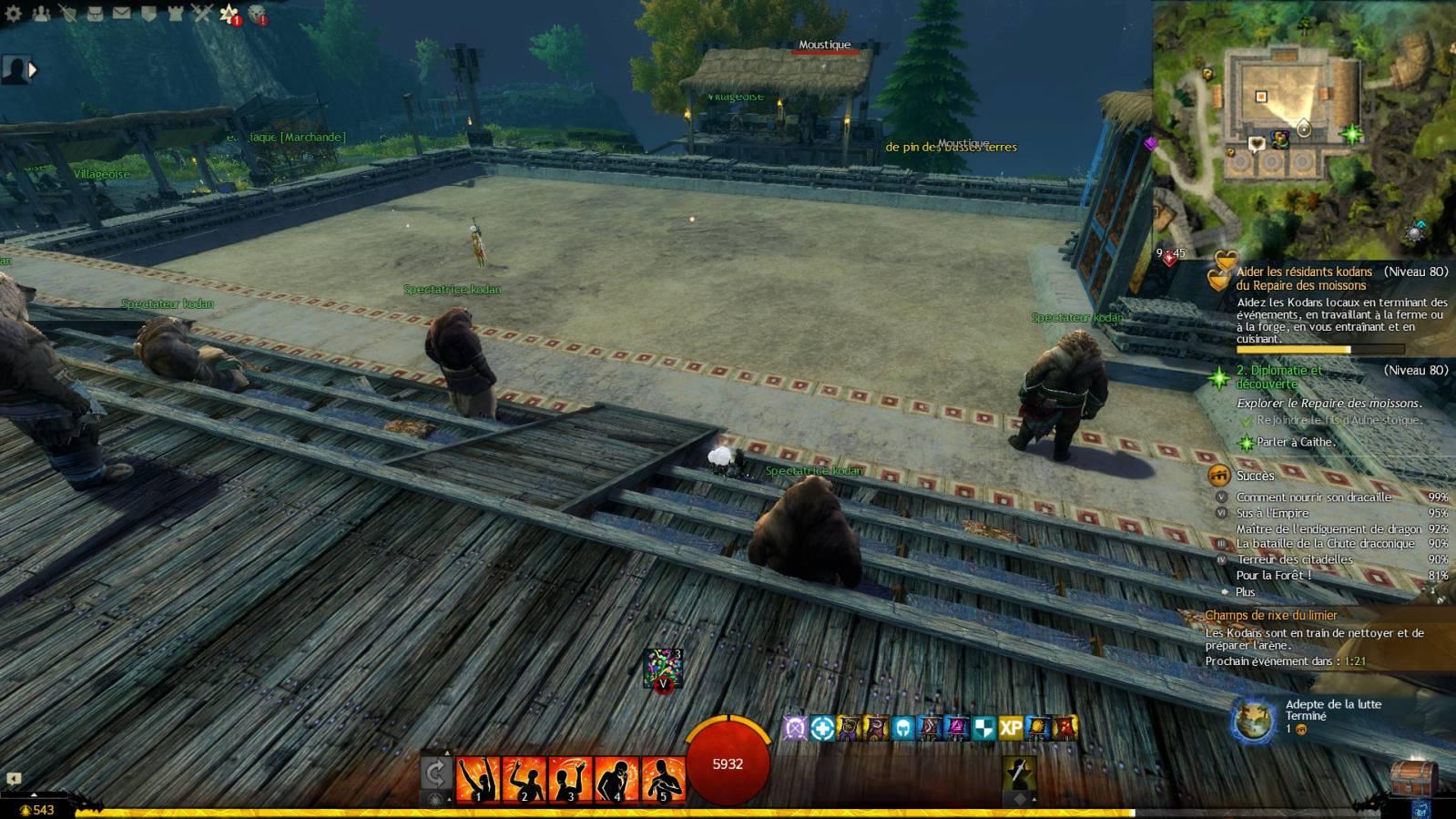This screenshot has height=819, width=1456.
Task: Open the mail envelope icon
Action: [x=121, y=14]
